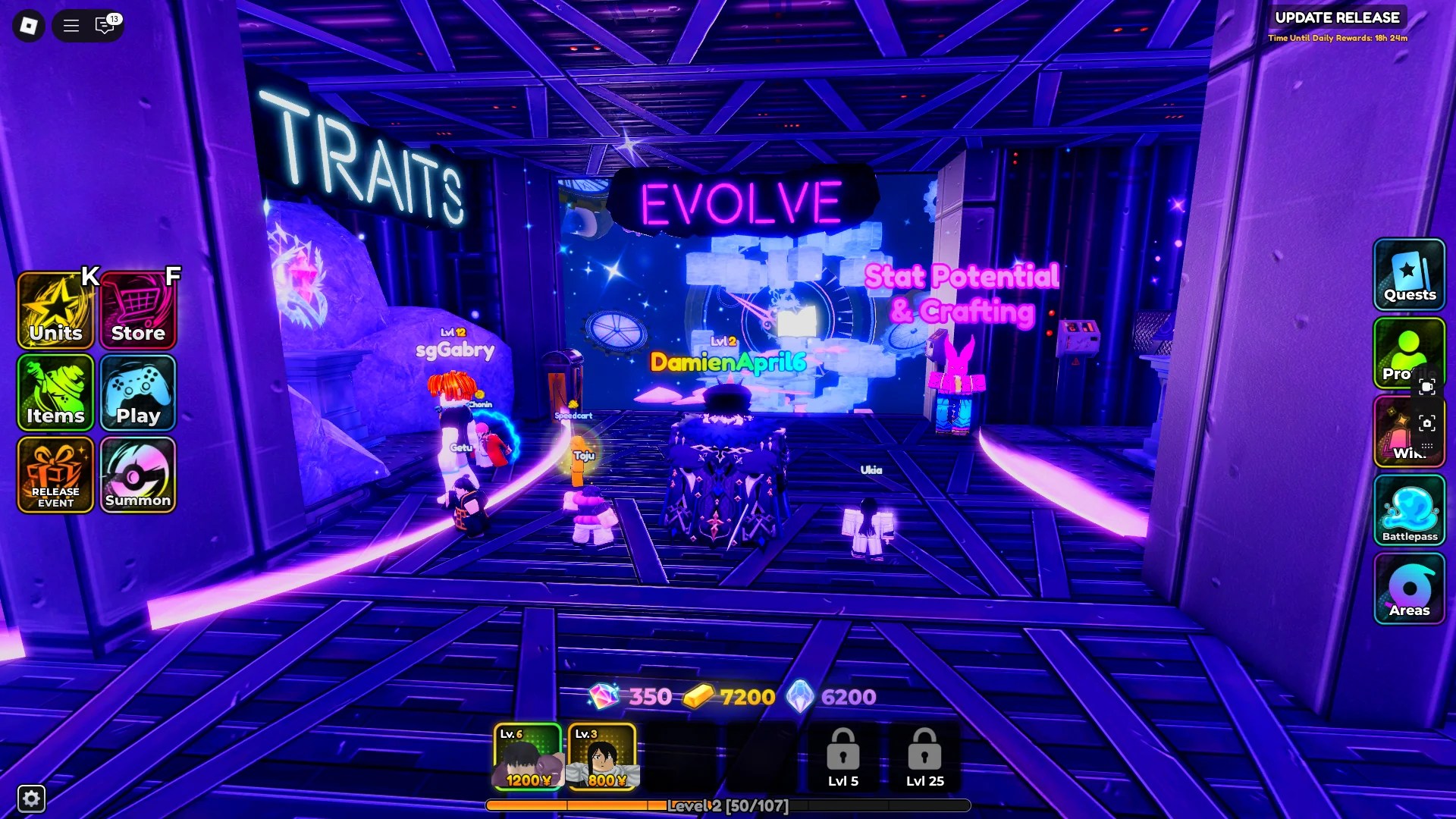Viewport: 1456px width, 819px height.
Task: Open the Units menu
Action: click(55, 311)
